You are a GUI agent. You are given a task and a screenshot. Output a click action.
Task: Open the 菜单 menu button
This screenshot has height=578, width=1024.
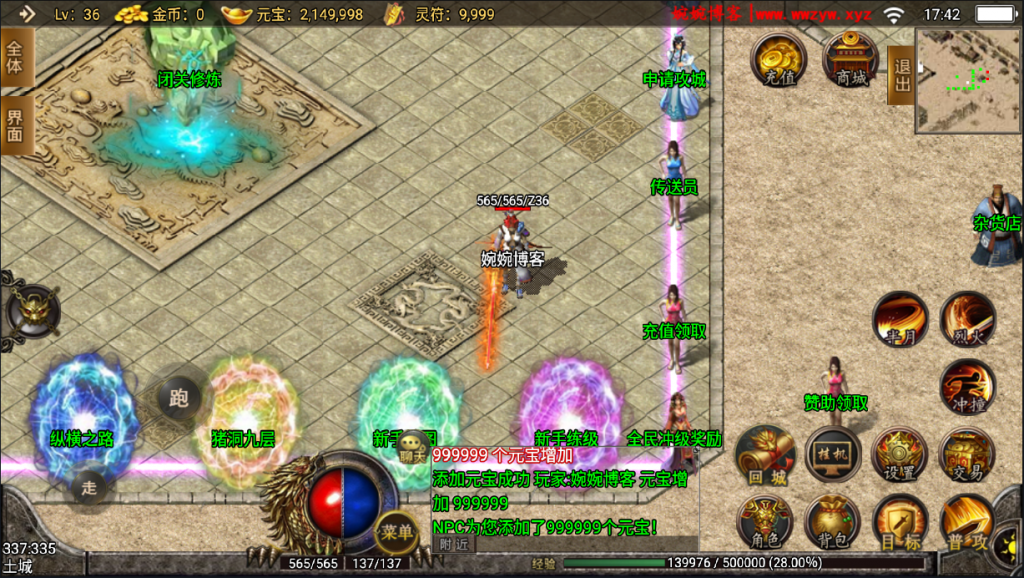pos(397,532)
